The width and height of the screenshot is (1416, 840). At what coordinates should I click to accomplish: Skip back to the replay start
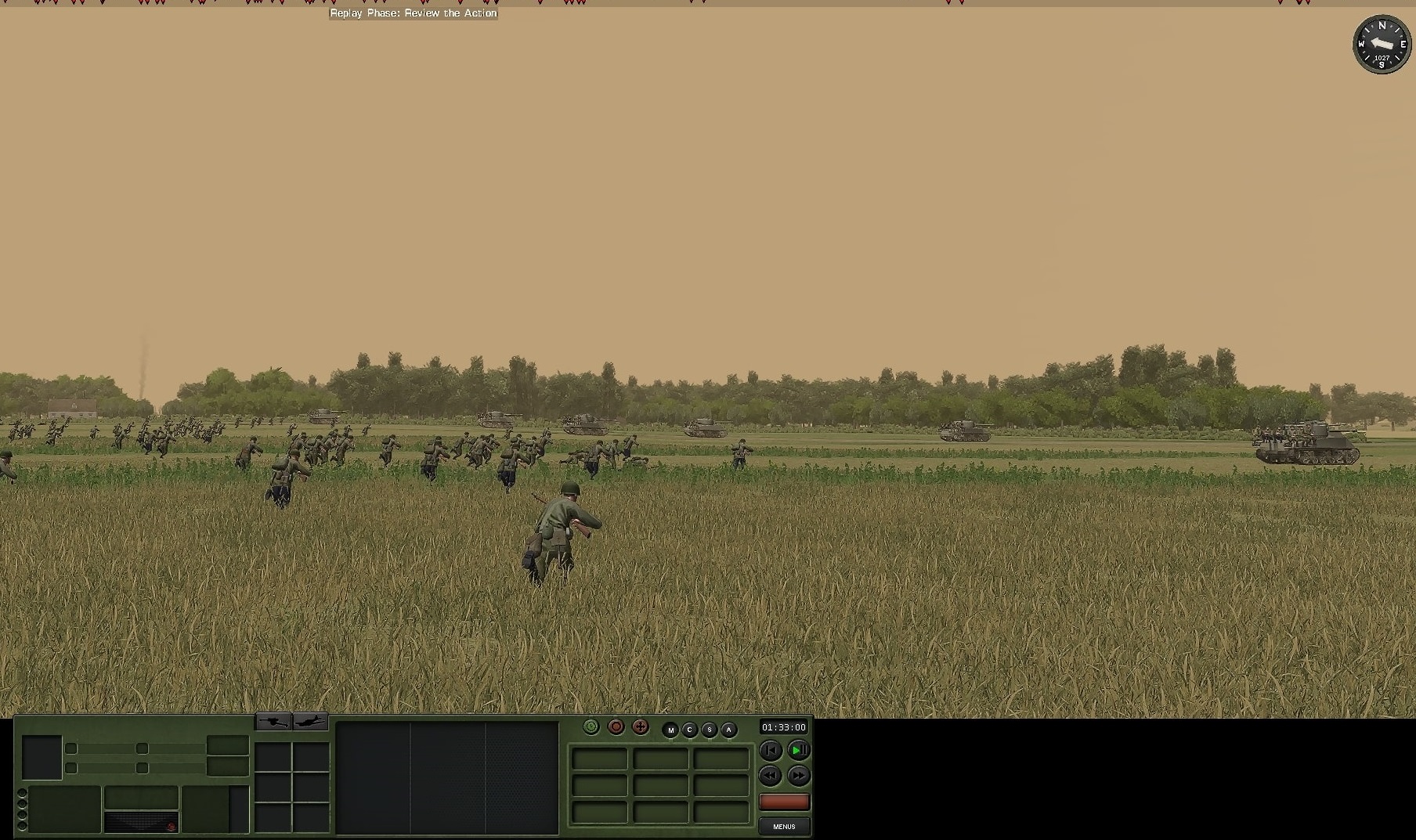click(x=771, y=750)
